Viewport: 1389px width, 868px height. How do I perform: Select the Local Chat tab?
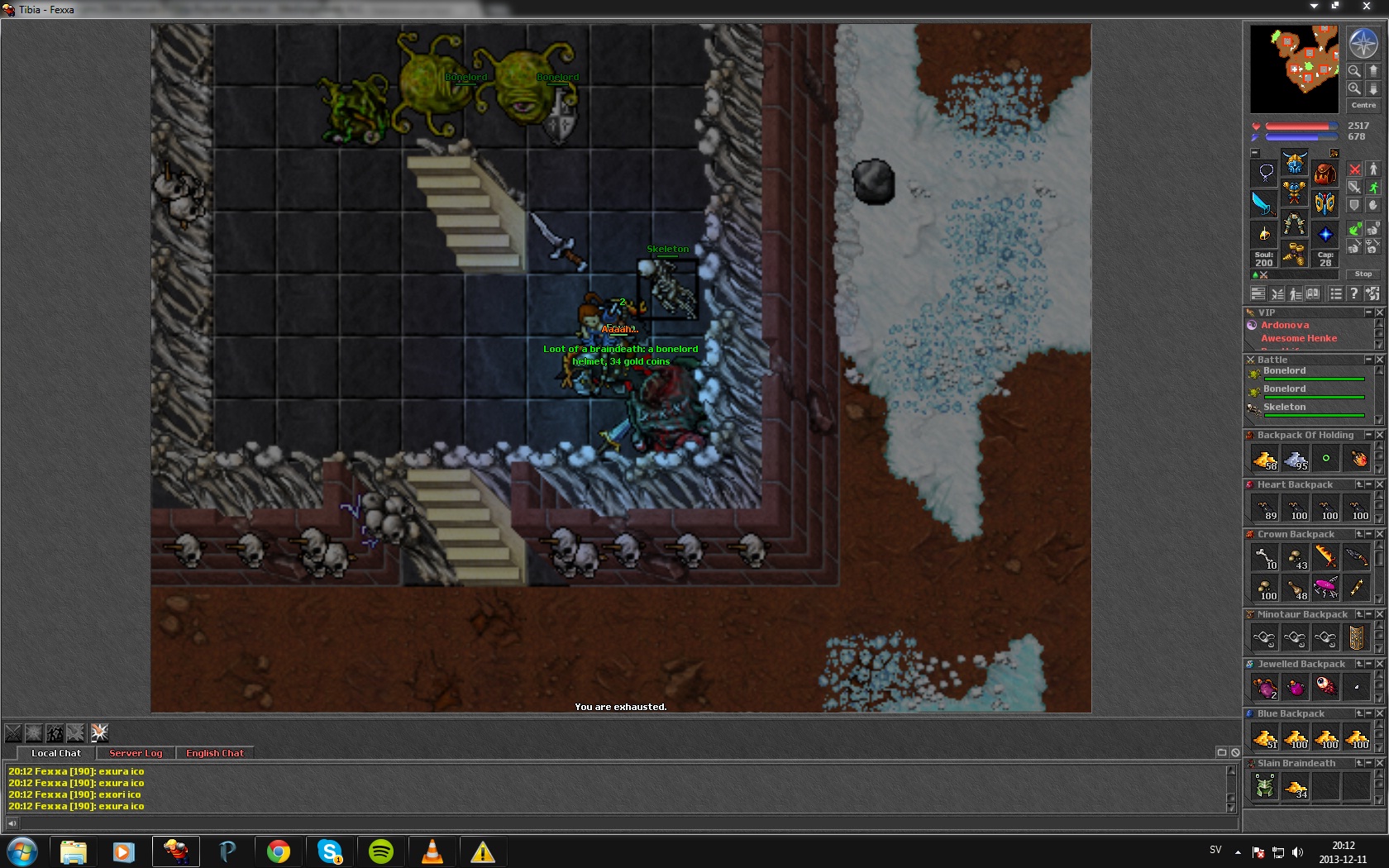(56, 753)
